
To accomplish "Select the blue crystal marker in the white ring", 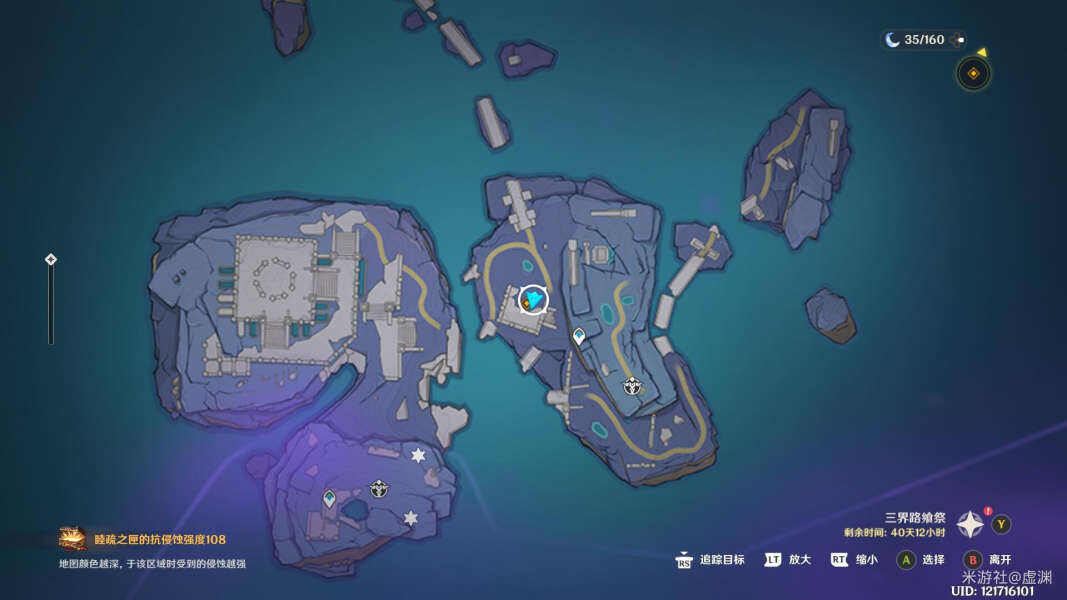I will (534, 299).
